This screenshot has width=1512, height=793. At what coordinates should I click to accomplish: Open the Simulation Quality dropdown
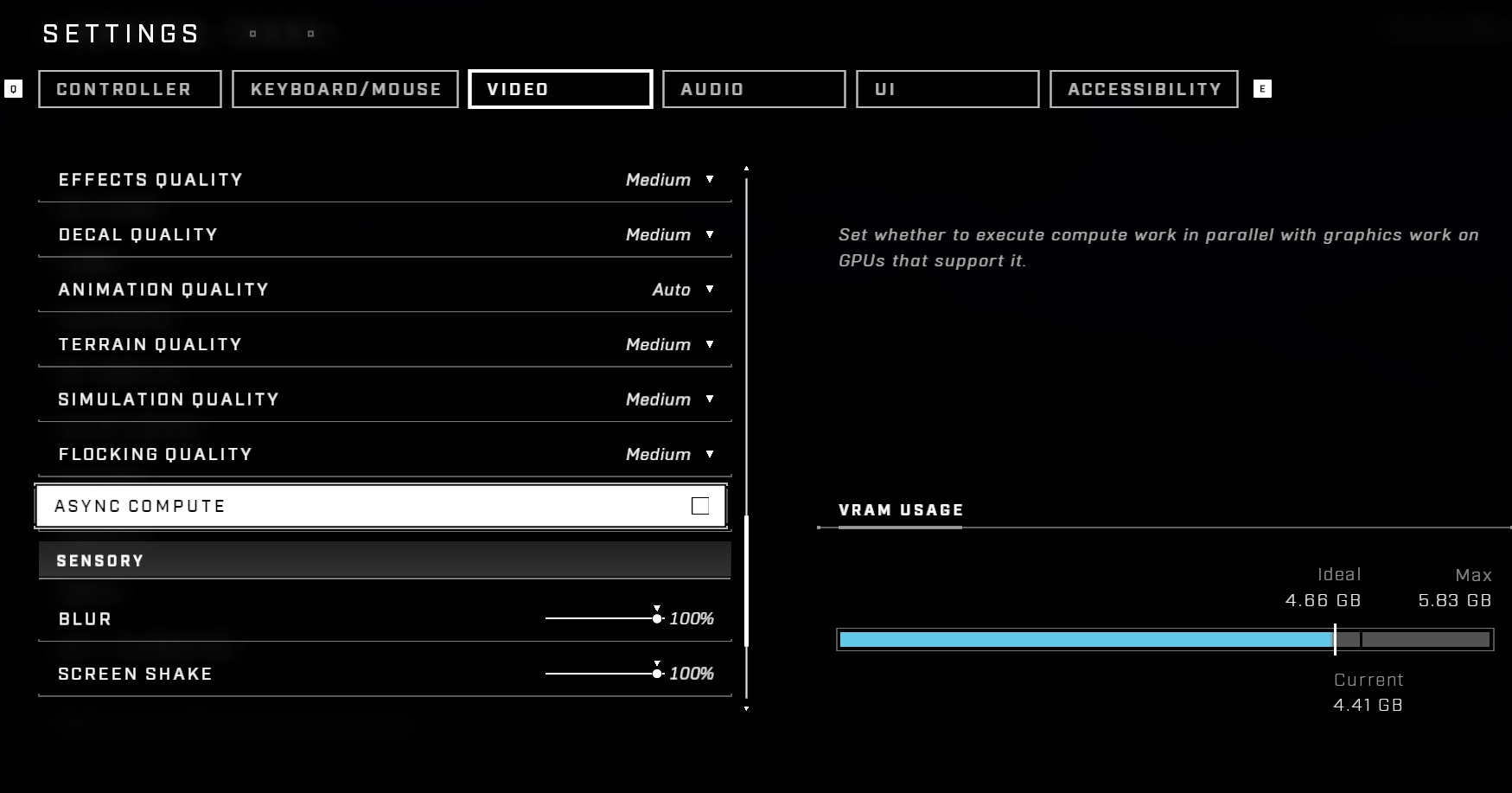click(x=708, y=399)
